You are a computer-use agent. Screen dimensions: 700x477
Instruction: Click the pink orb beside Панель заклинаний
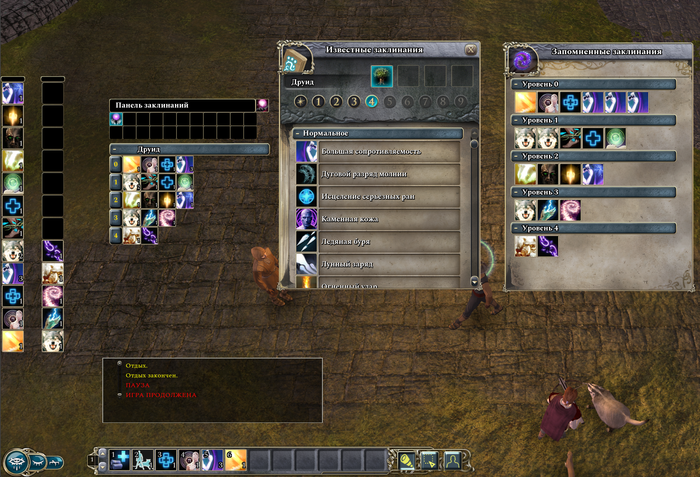pos(263,104)
